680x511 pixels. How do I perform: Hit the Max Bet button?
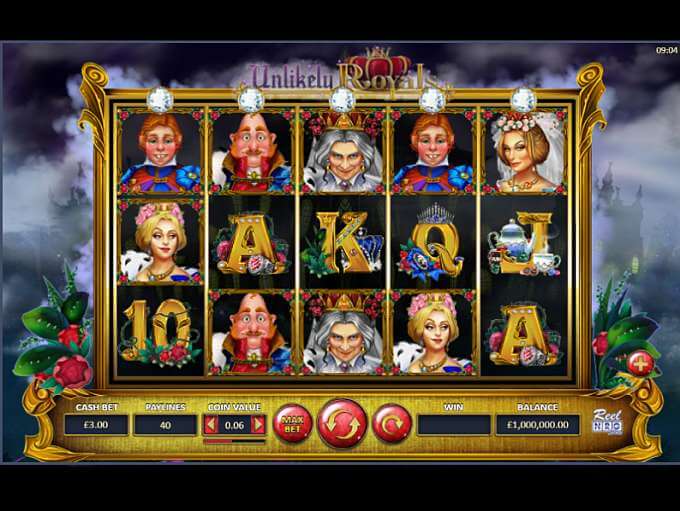coord(292,424)
